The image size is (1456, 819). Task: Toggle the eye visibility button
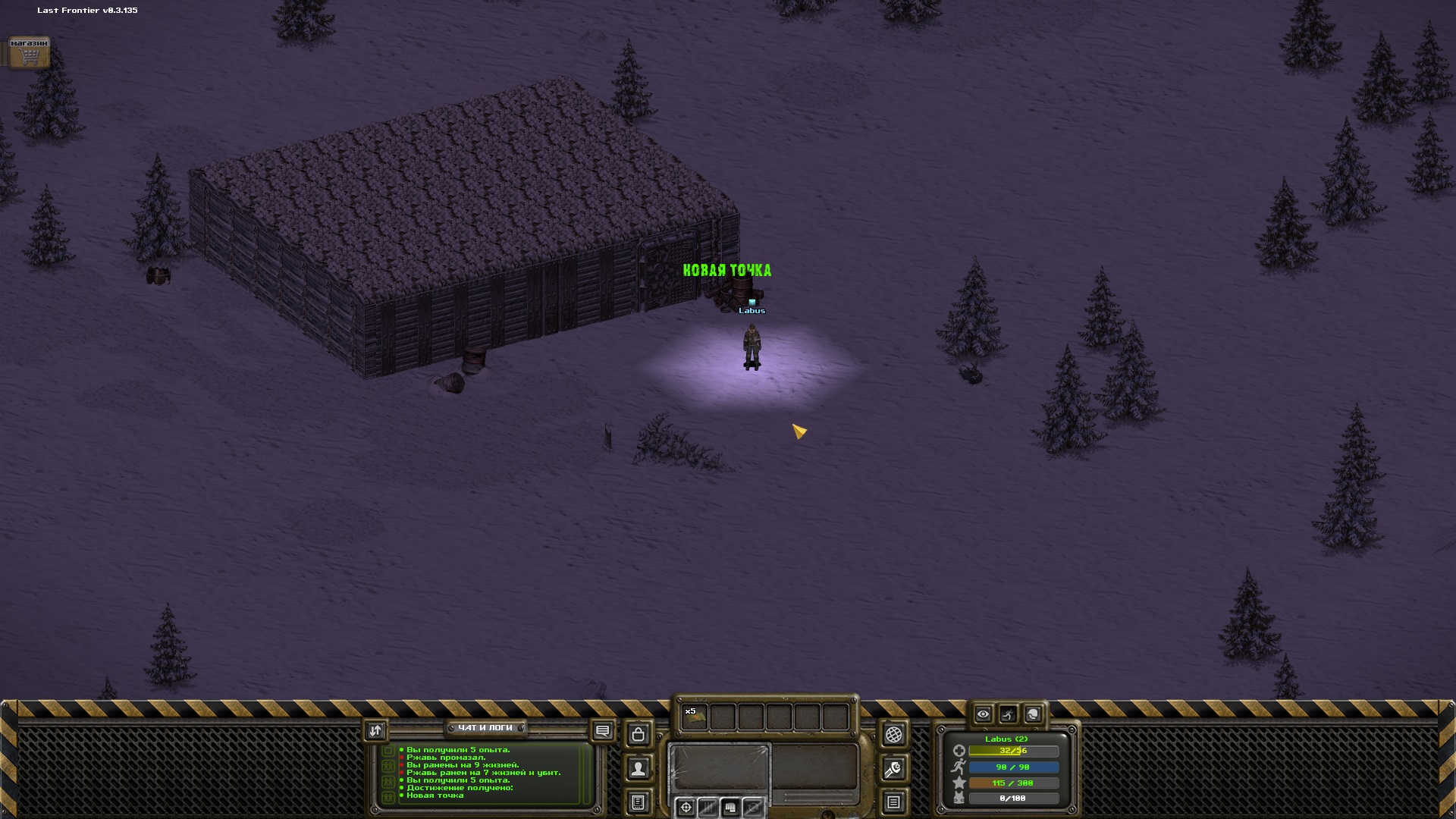[983, 714]
